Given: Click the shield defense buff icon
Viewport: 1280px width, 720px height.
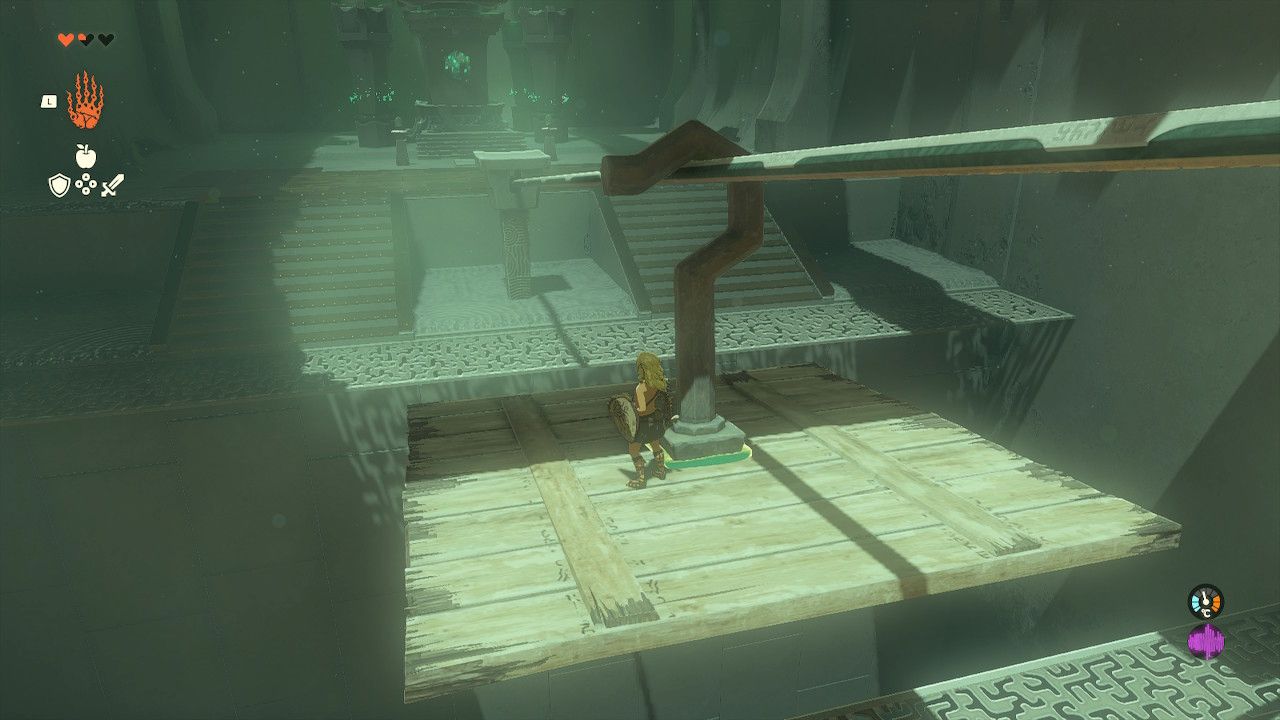Looking at the screenshot, I should pos(59,185).
